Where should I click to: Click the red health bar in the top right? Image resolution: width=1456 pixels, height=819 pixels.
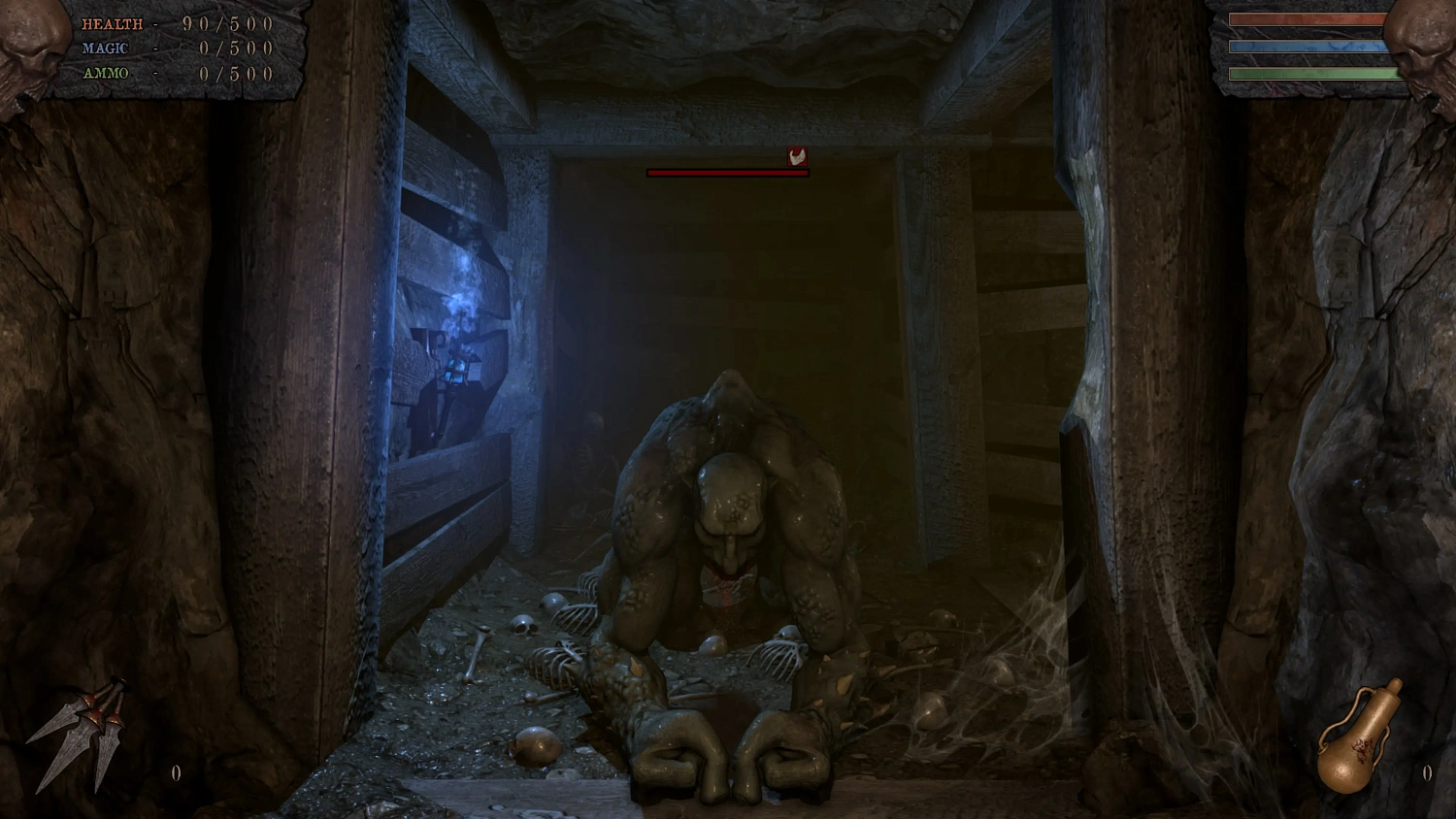1308,21
